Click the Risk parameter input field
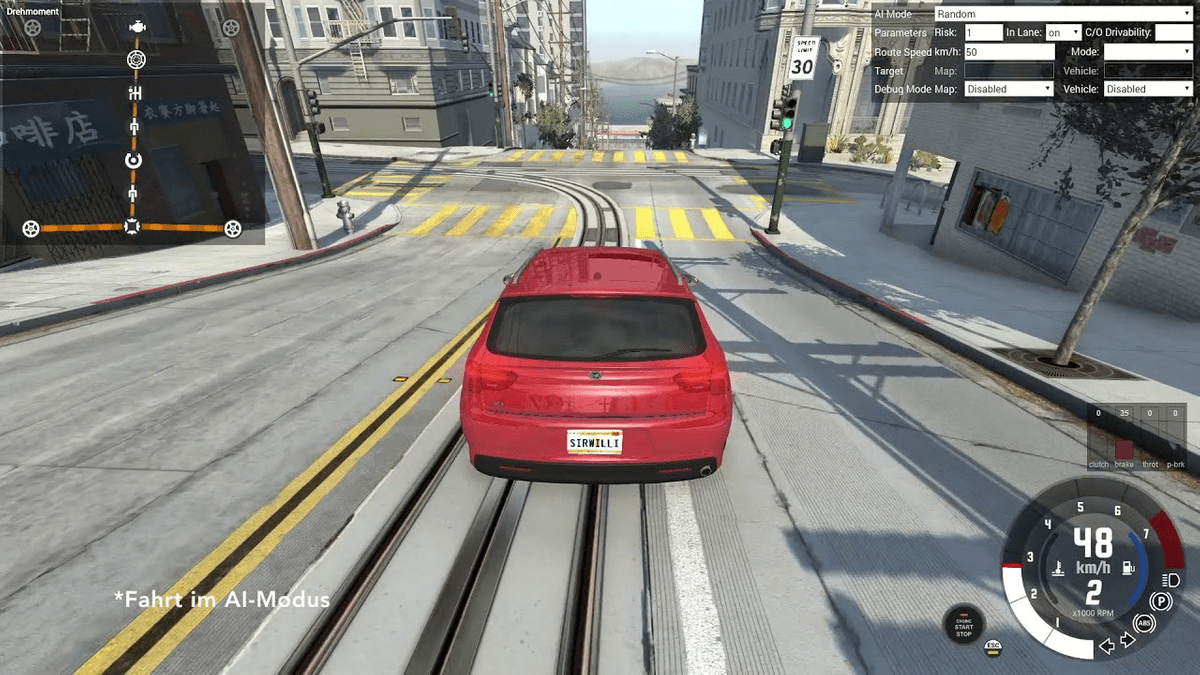 983,33
